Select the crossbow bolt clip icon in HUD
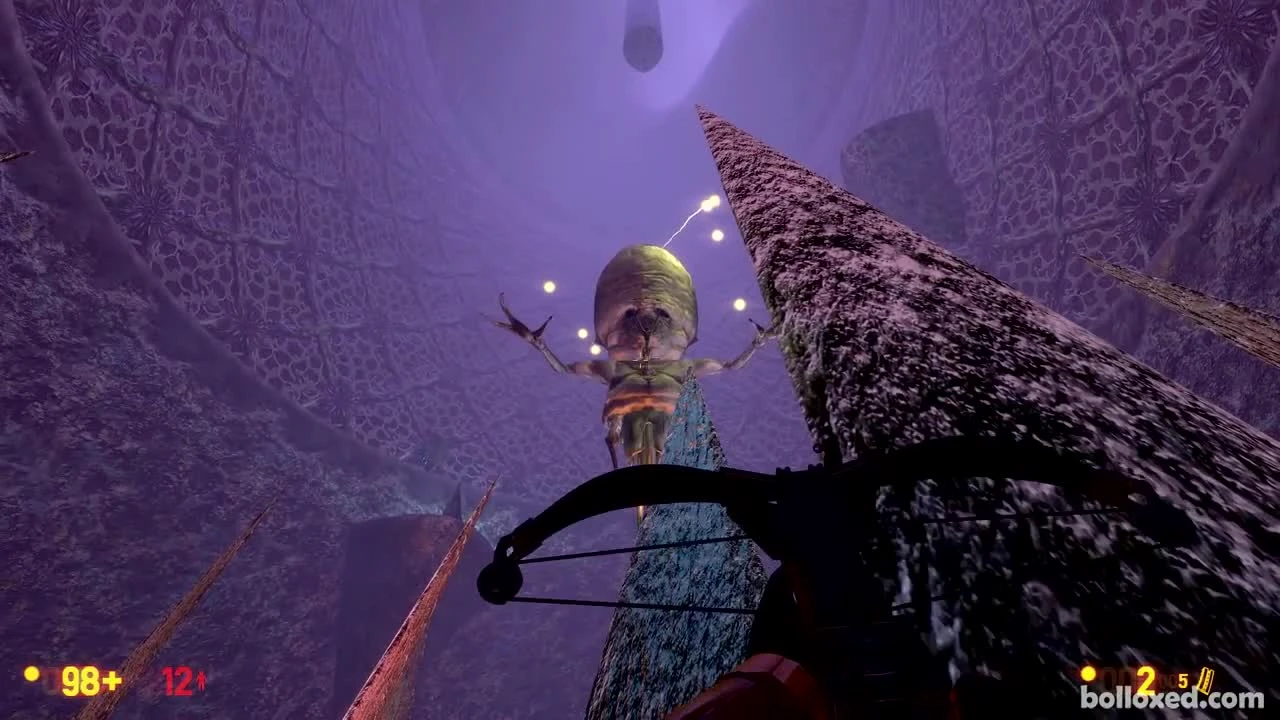The image size is (1280, 720). (1205, 680)
